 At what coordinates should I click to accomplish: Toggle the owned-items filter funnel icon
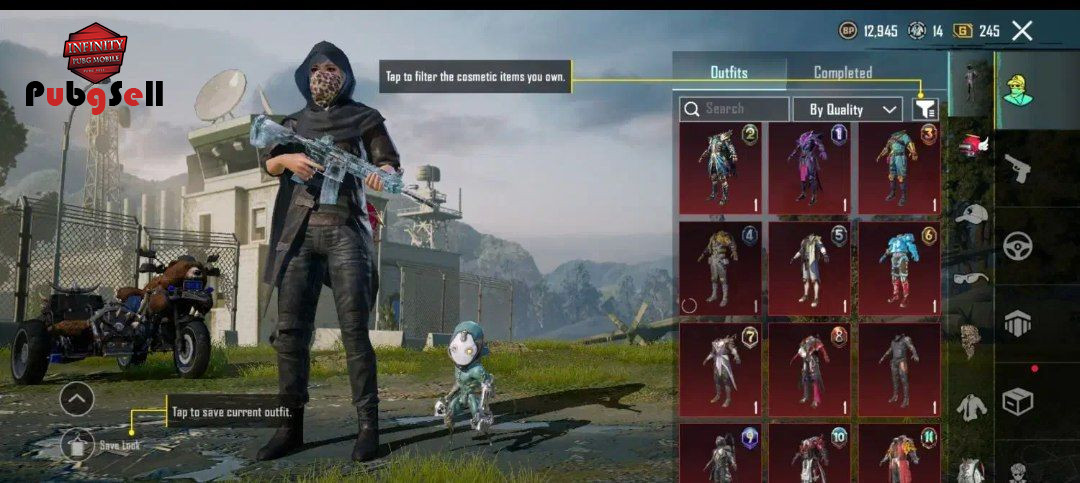tap(925, 109)
